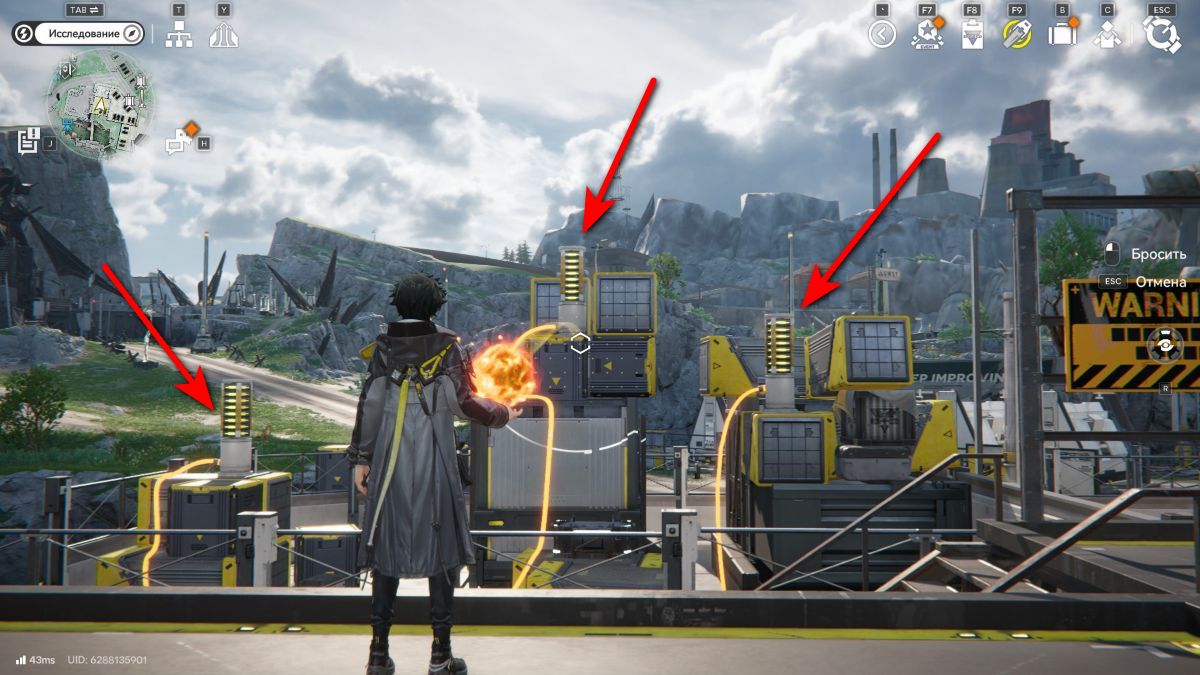1200x675 pixels.
Task: Activate the eye gear ability icon
Action: click(1164, 347)
